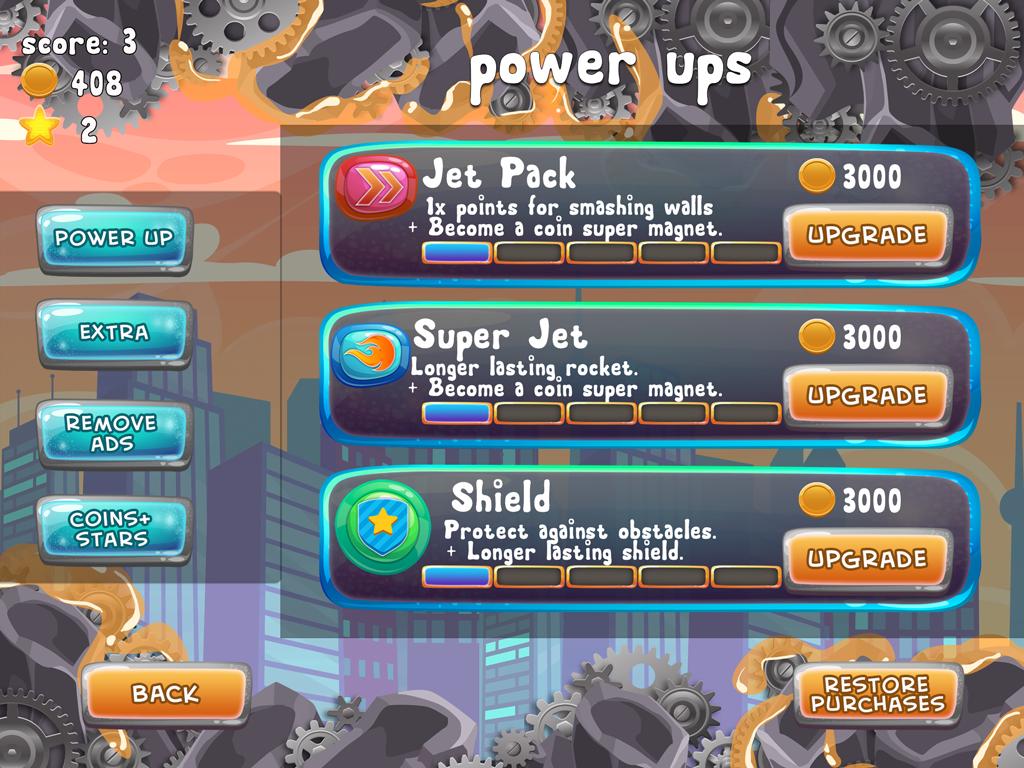Viewport: 1024px width, 768px height.
Task: Select the green Shield star icon
Action: click(381, 521)
